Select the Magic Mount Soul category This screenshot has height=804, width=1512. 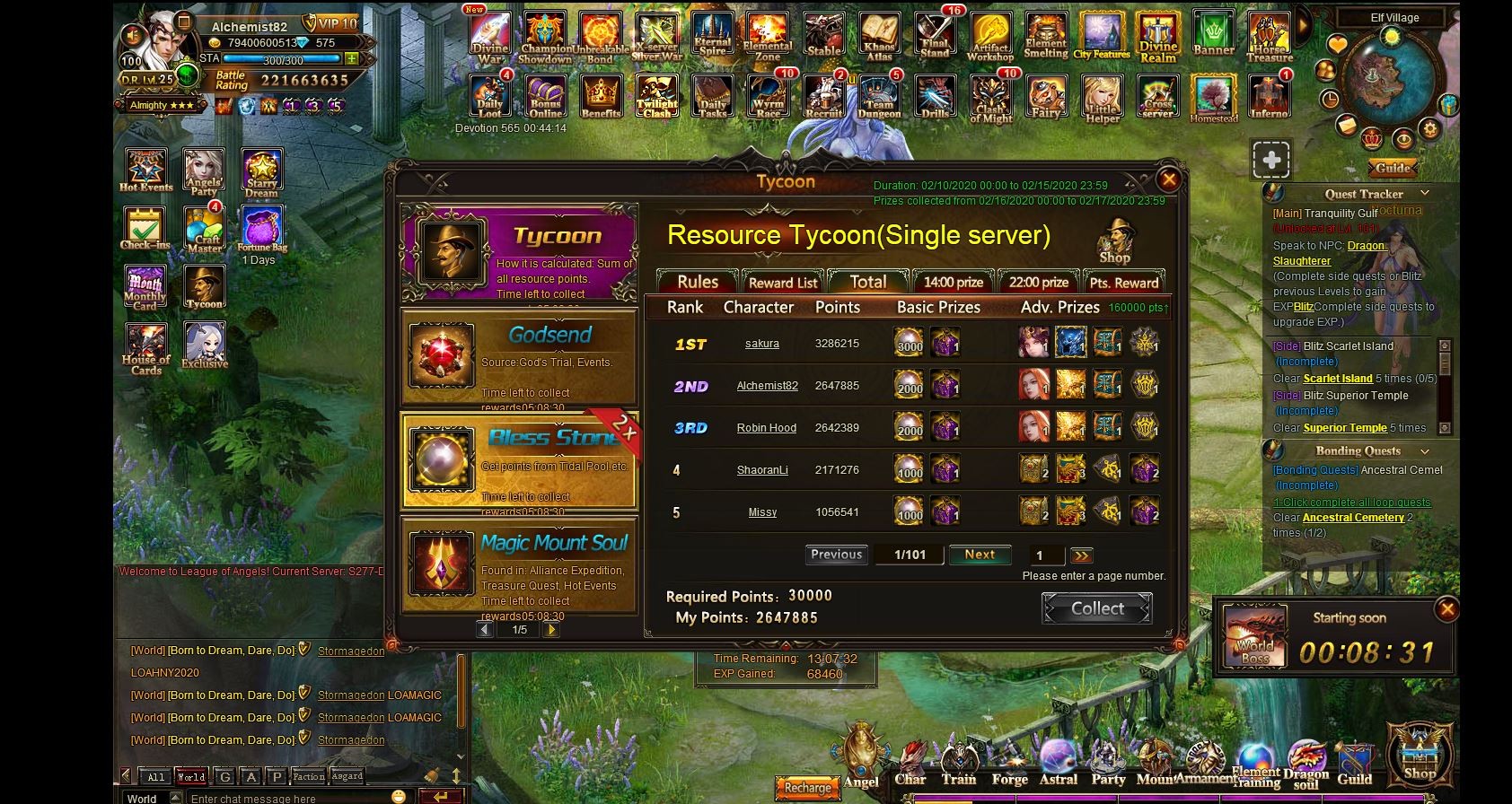click(x=519, y=565)
